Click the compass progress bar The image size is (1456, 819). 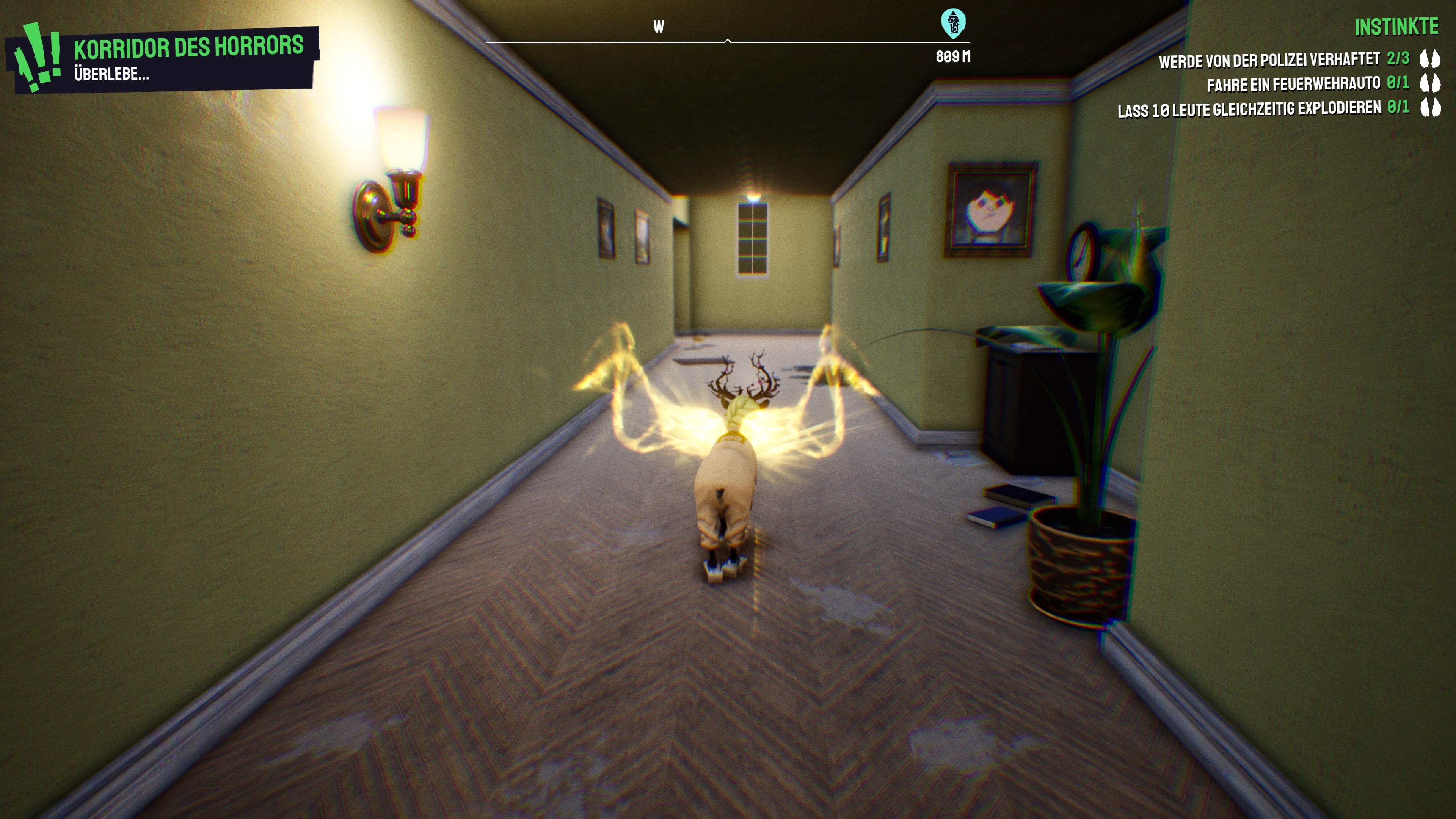729,41
